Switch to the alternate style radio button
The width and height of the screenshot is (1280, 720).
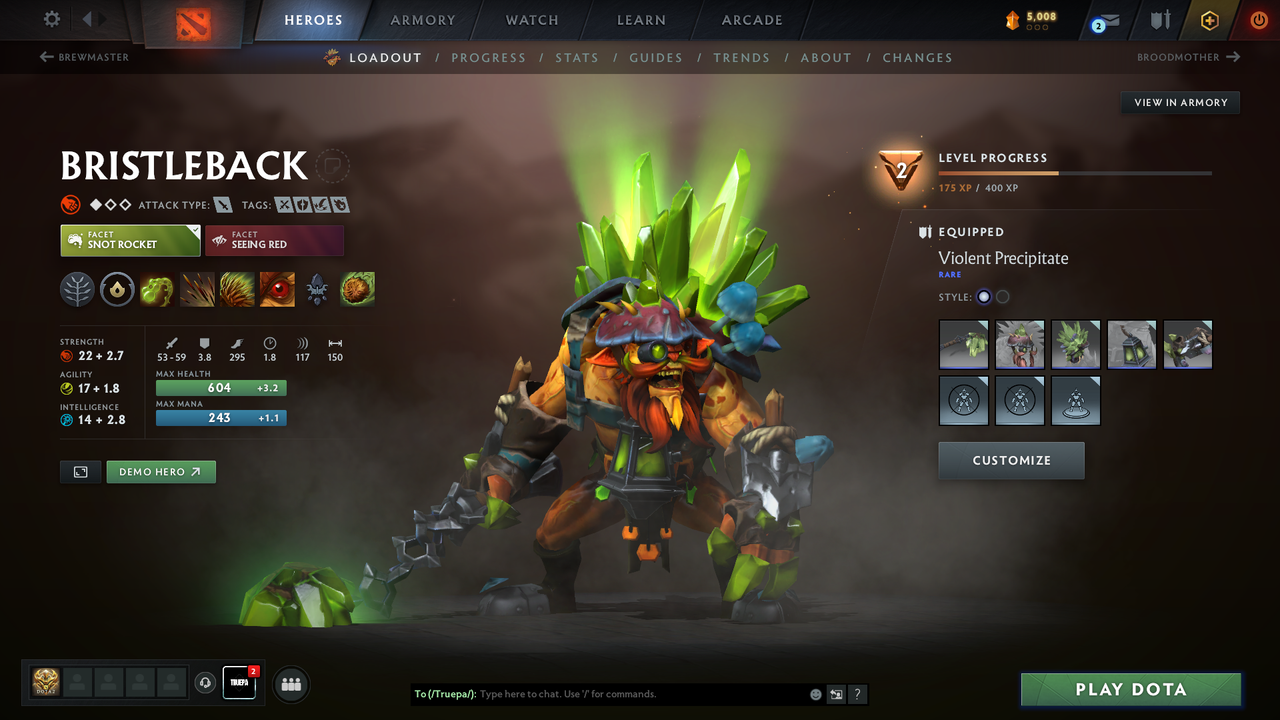point(1002,296)
